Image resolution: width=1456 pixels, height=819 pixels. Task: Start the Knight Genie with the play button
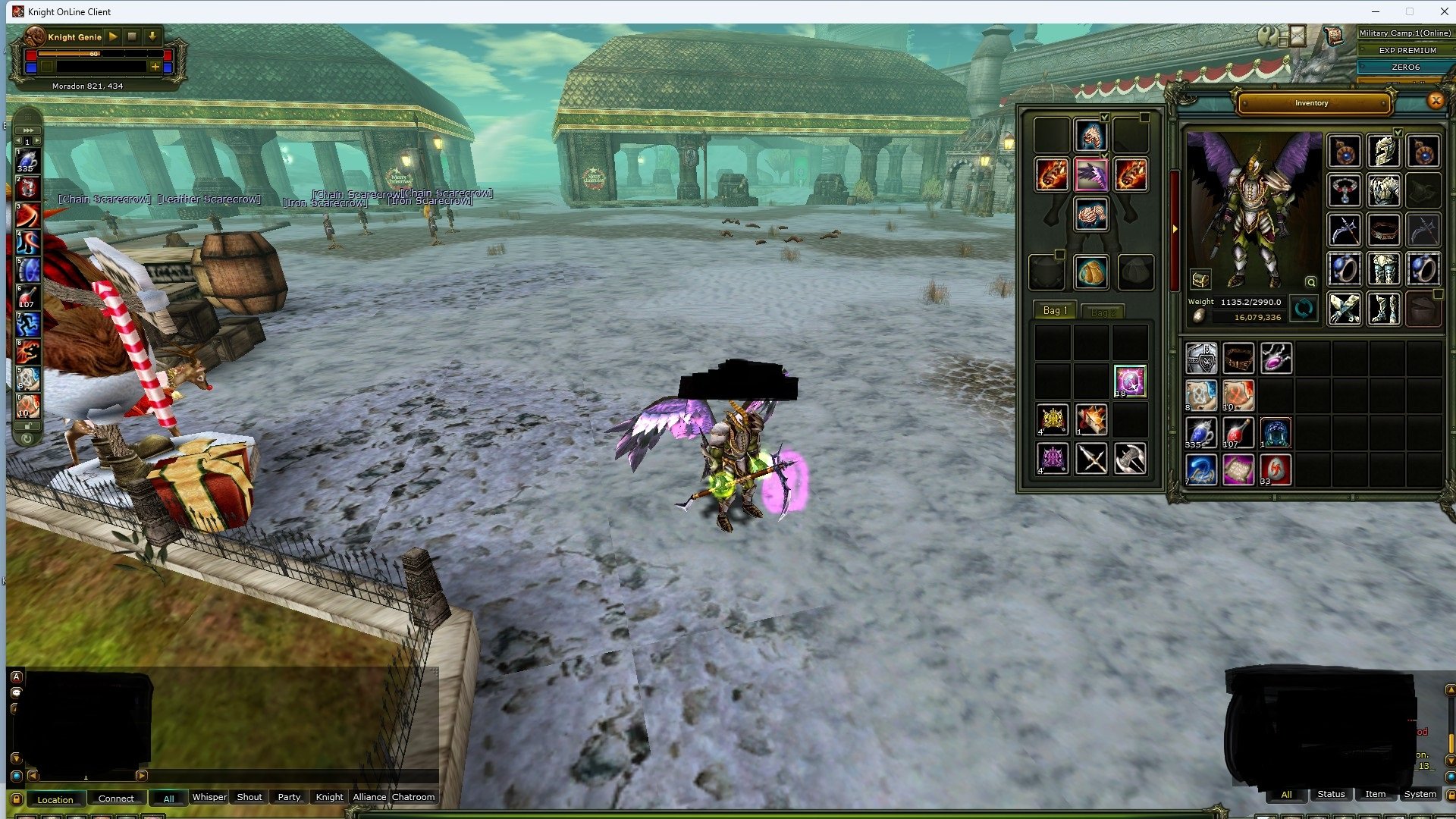113,36
